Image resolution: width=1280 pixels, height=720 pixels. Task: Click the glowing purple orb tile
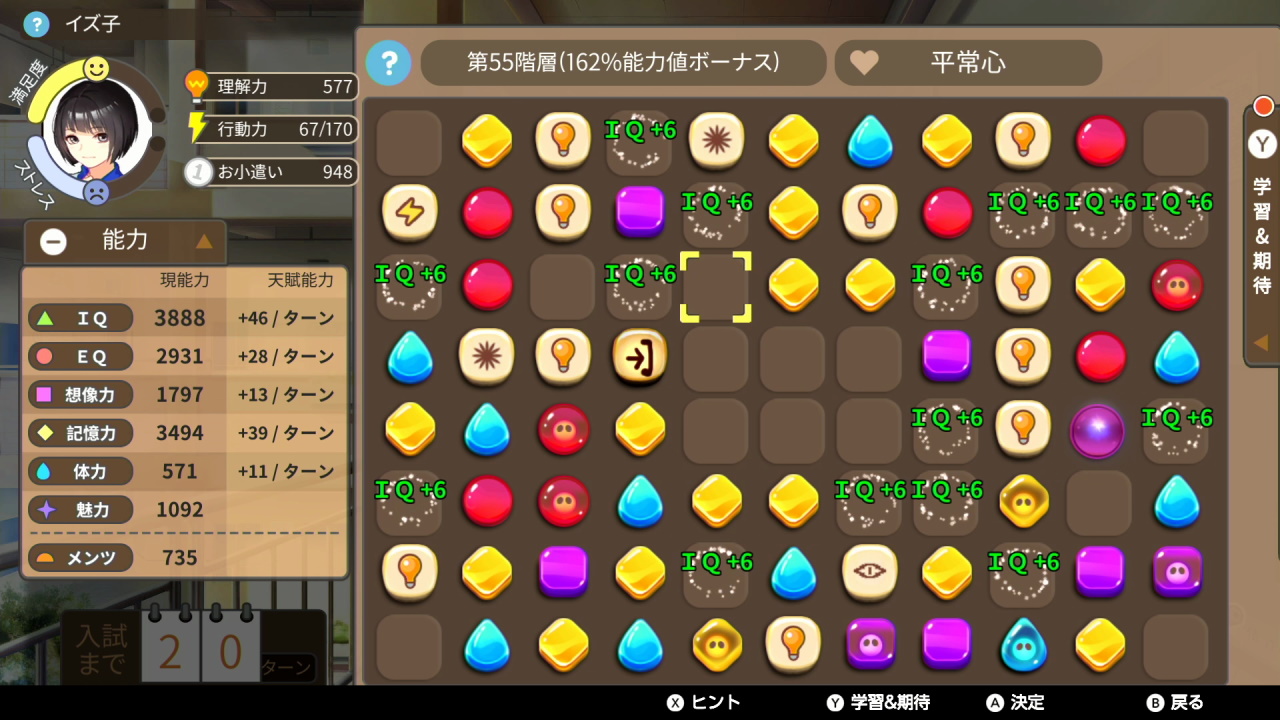point(1099,431)
